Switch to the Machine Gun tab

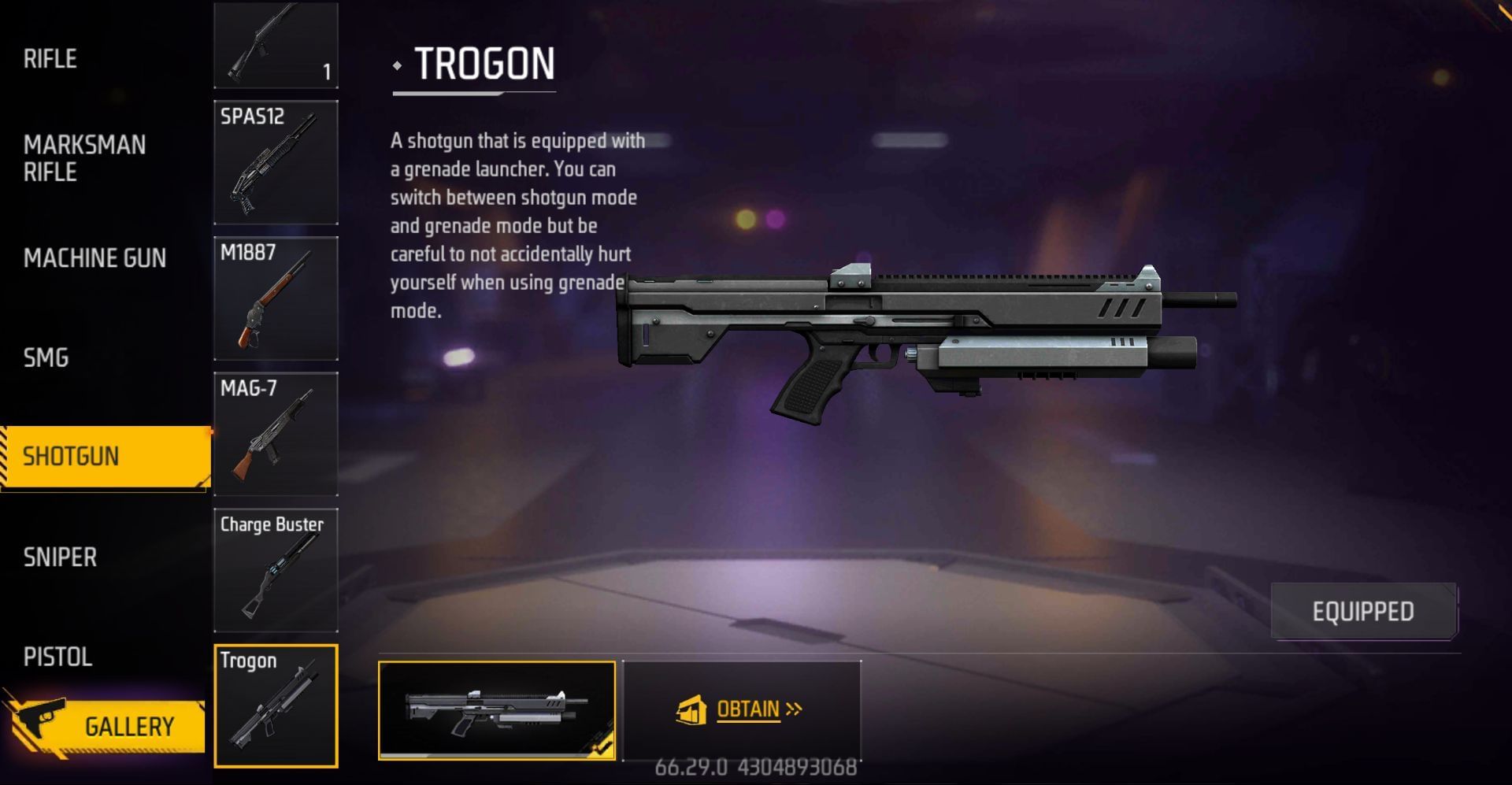tap(94, 258)
